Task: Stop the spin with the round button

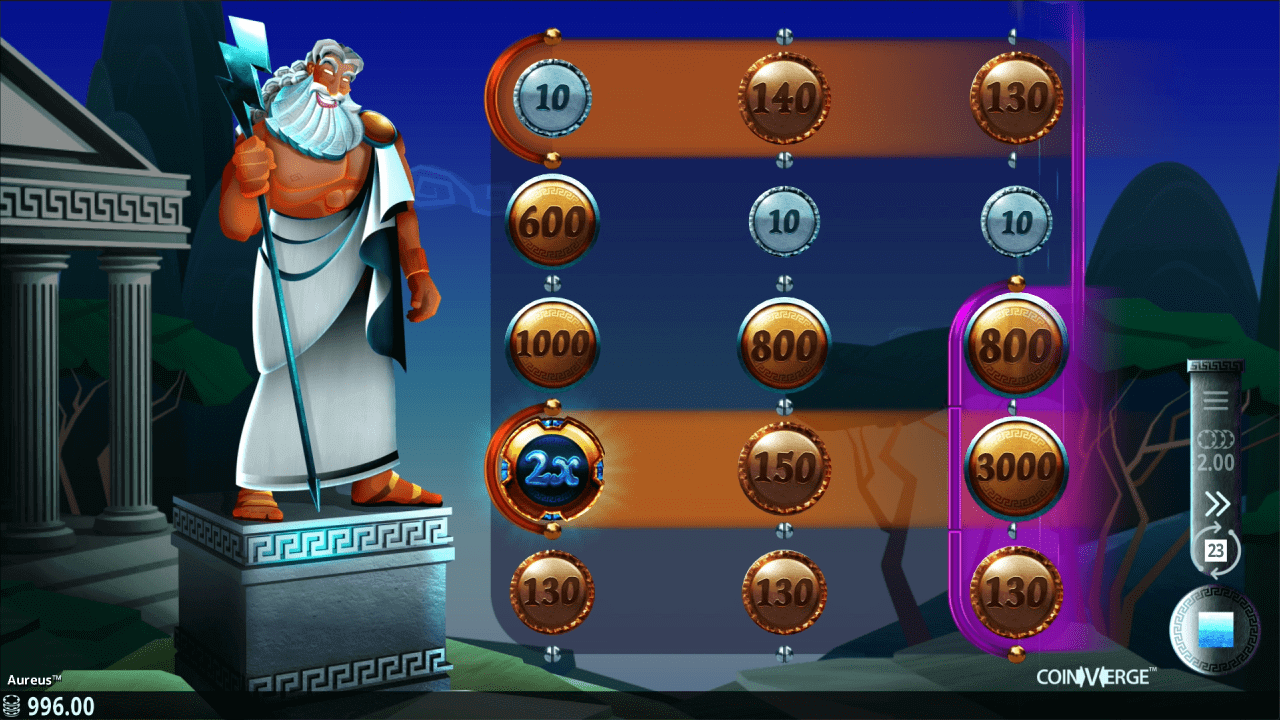Action: click(x=1215, y=629)
